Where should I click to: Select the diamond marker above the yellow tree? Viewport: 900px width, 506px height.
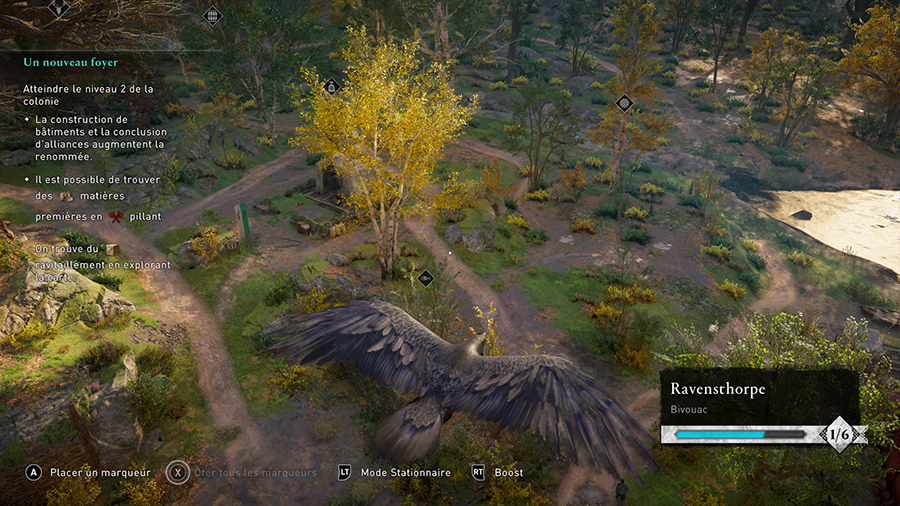tap(332, 87)
